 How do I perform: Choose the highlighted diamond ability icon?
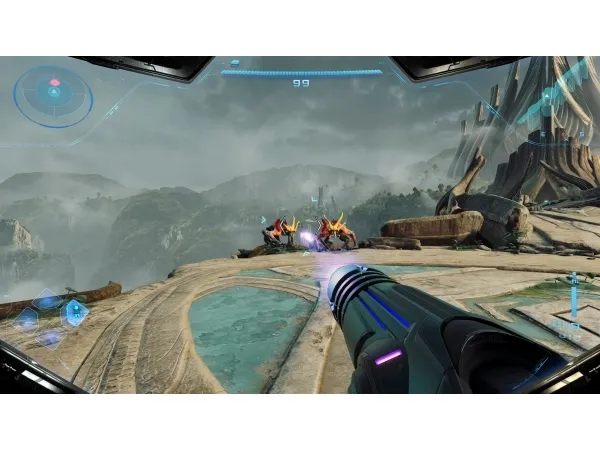(x=75, y=311)
